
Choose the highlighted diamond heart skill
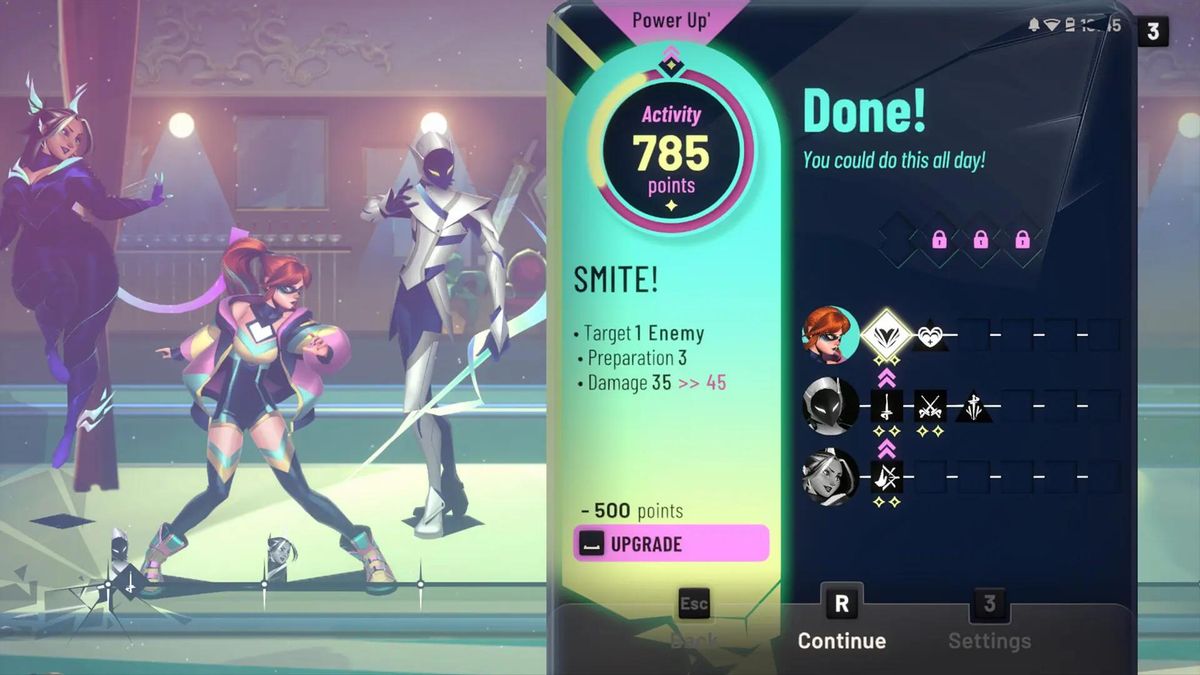pyautogui.click(x=886, y=334)
